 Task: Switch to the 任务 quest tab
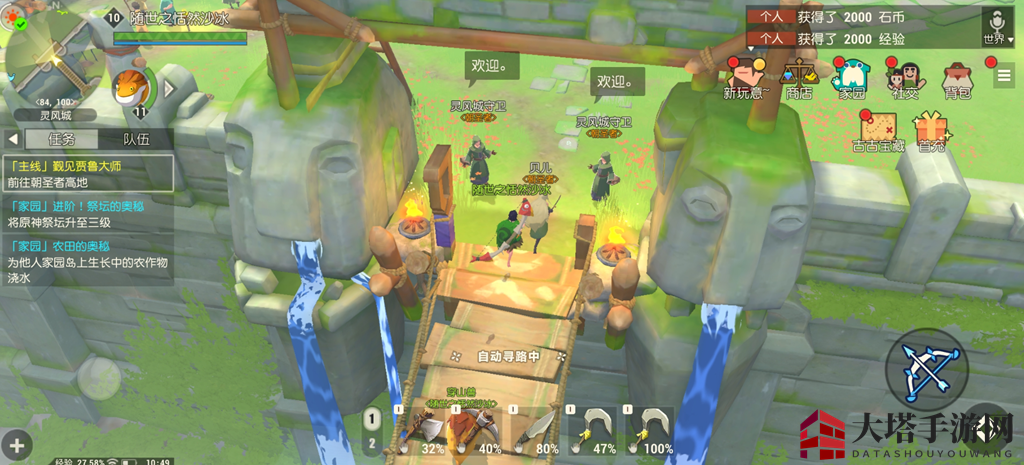(x=62, y=139)
